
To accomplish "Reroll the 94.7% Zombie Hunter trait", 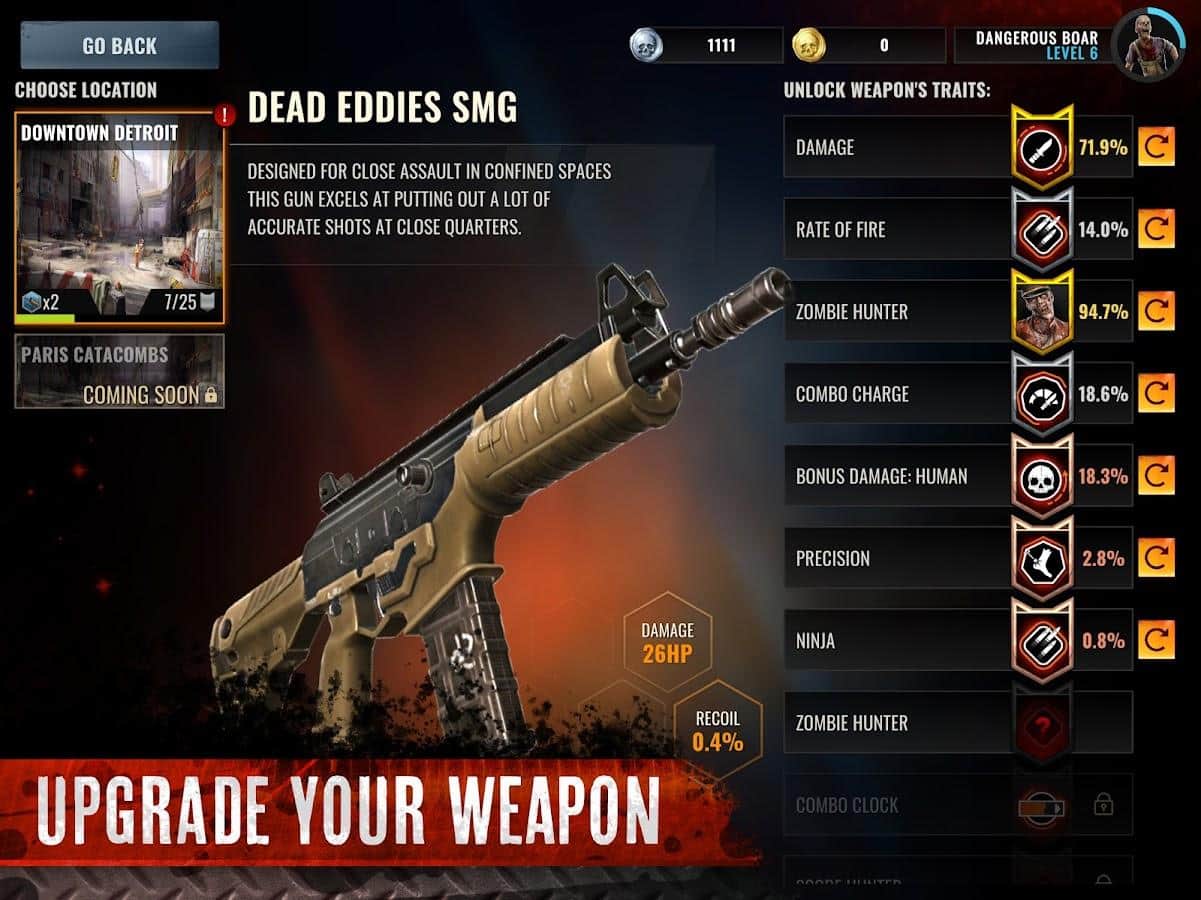I will pyautogui.click(x=1156, y=312).
